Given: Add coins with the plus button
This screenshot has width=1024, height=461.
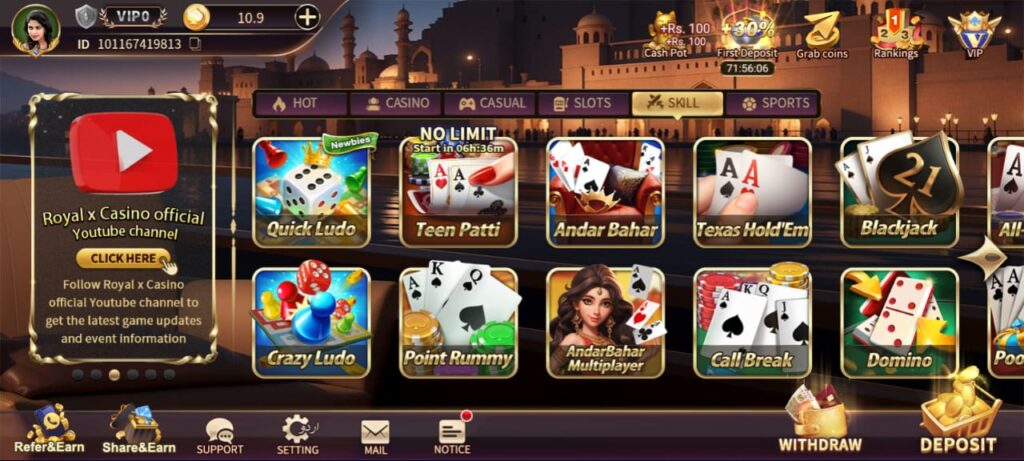Looking at the screenshot, I should click(x=307, y=16).
